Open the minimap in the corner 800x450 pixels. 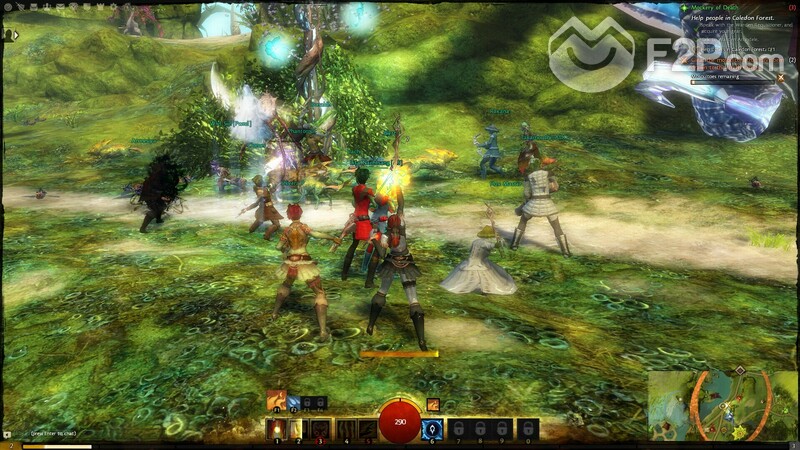[x=722, y=406]
